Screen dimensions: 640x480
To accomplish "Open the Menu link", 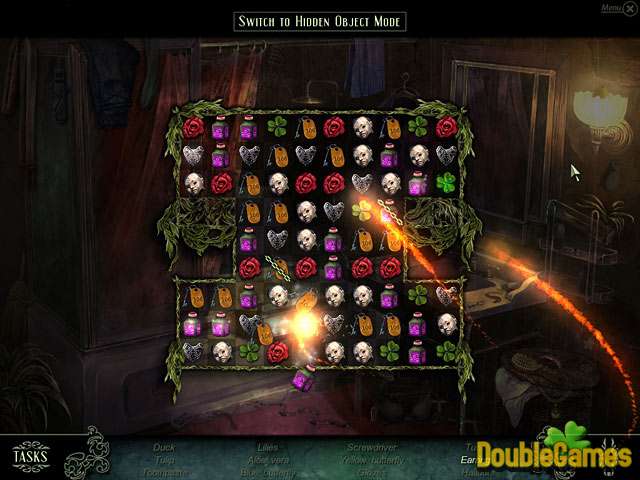I will (x=609, y=8).
